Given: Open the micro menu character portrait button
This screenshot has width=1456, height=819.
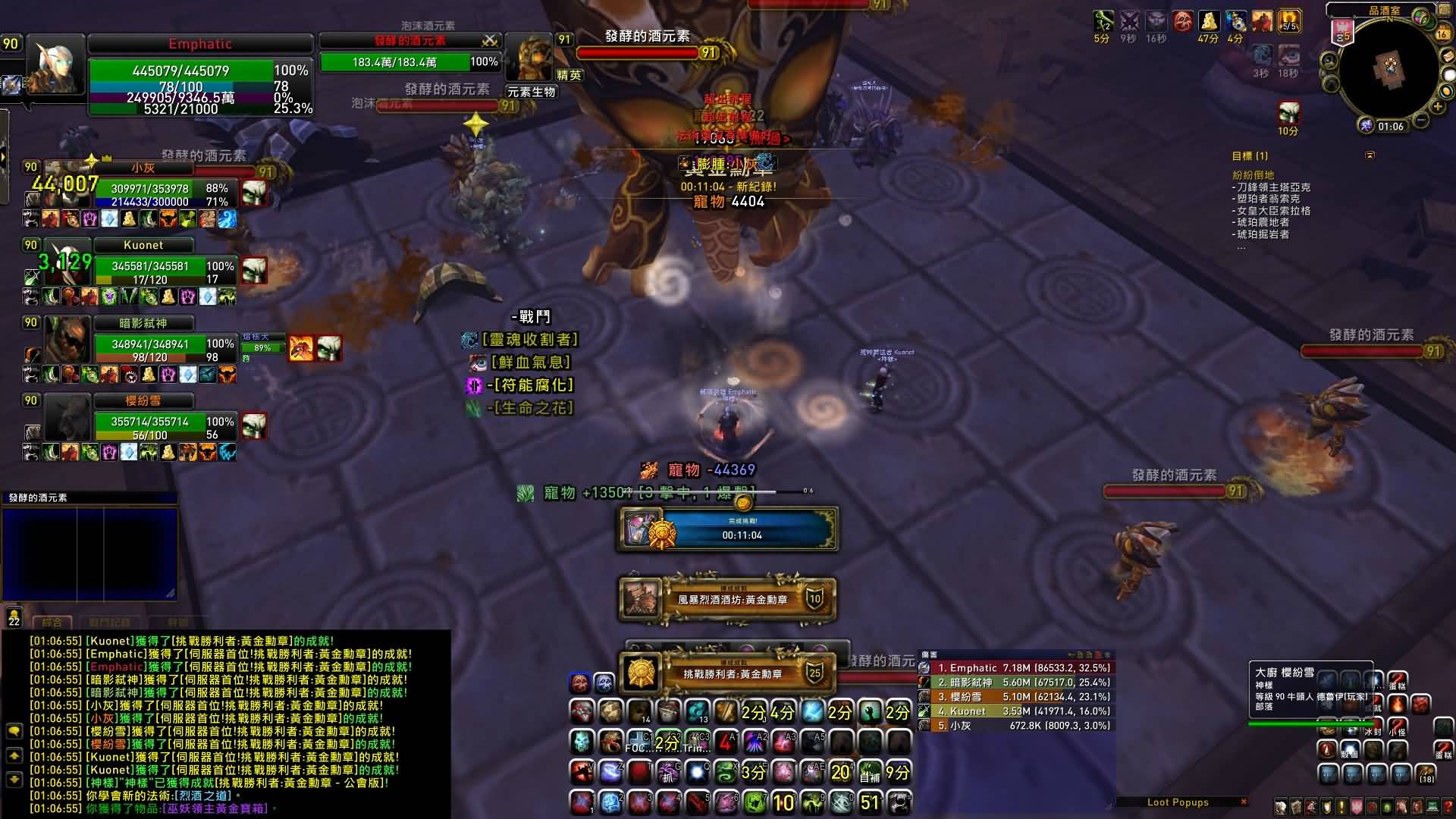Looking at the screenshot, I should pos(1281,807).
